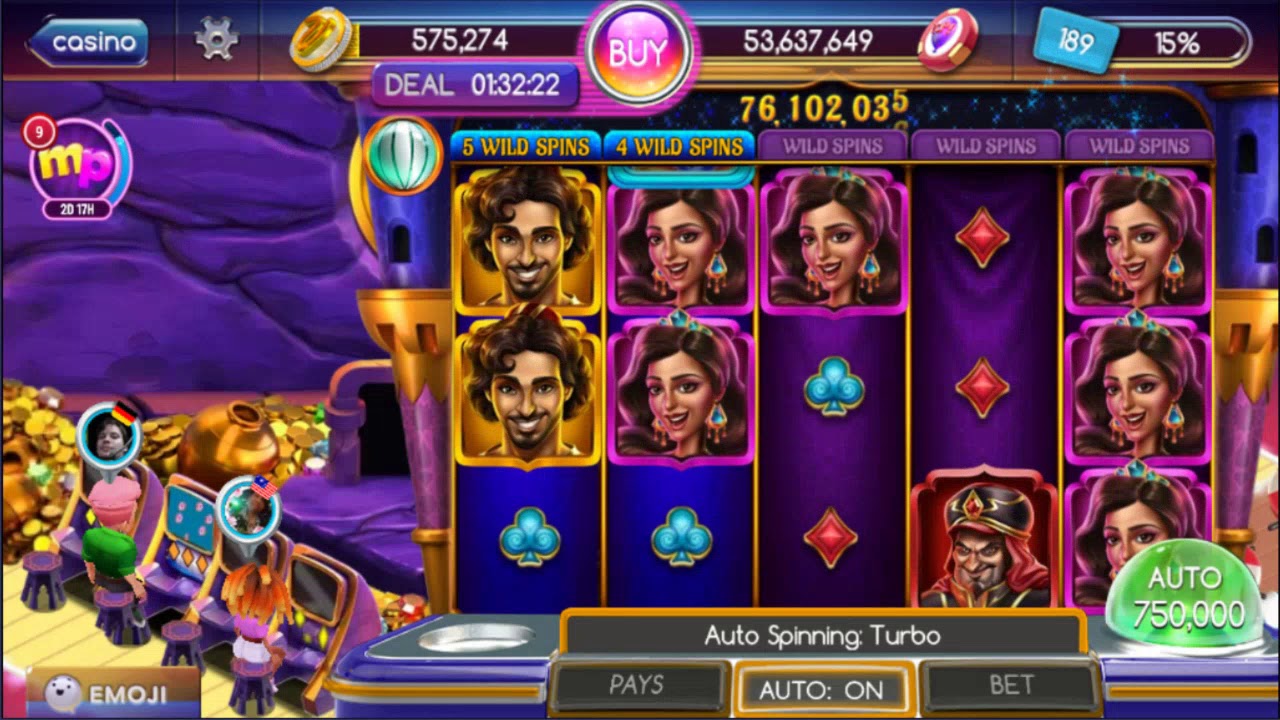Open the EMOJI panel

(112, 693)
